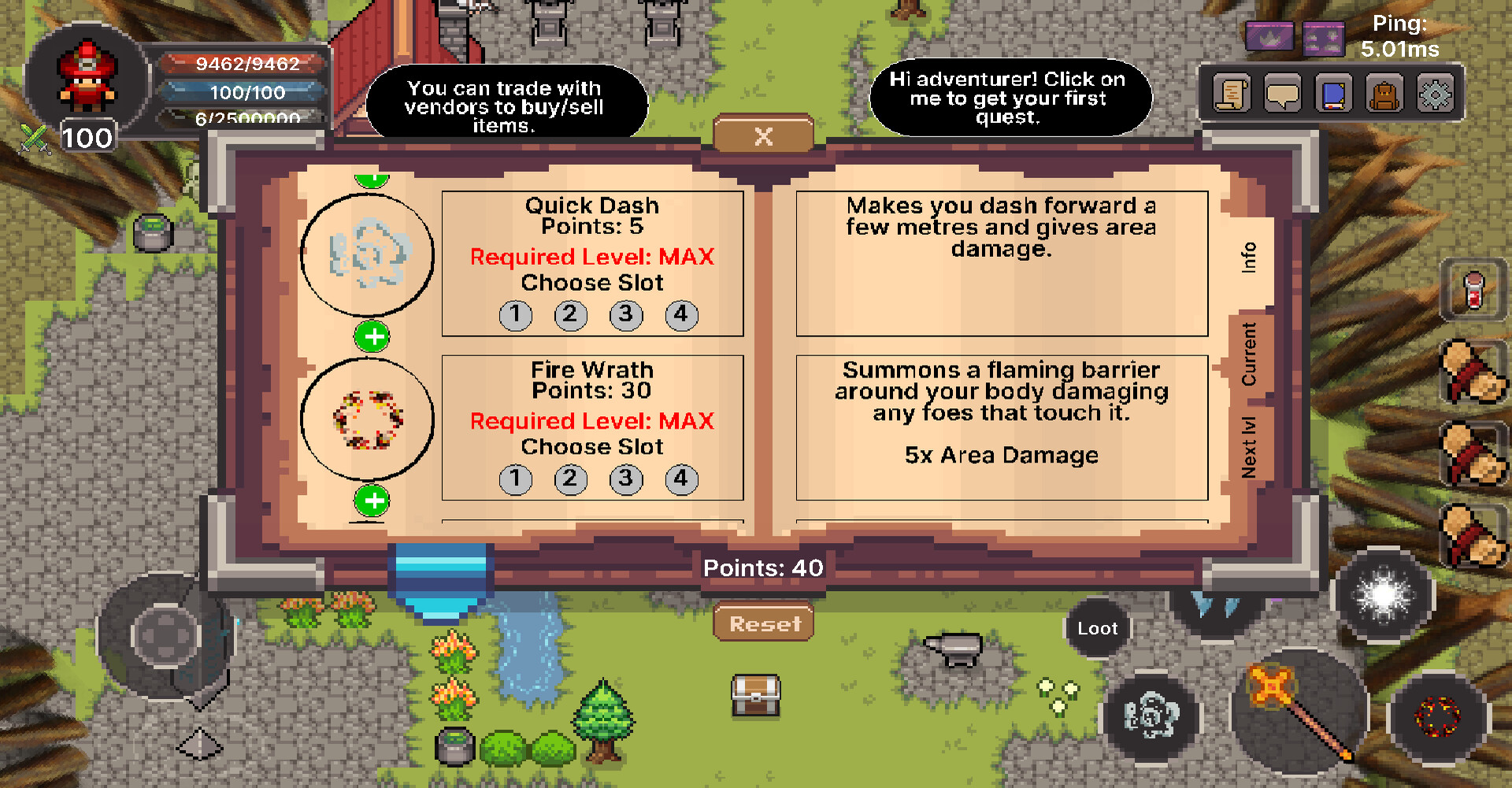Open the backpack inventory icon

1386,92
